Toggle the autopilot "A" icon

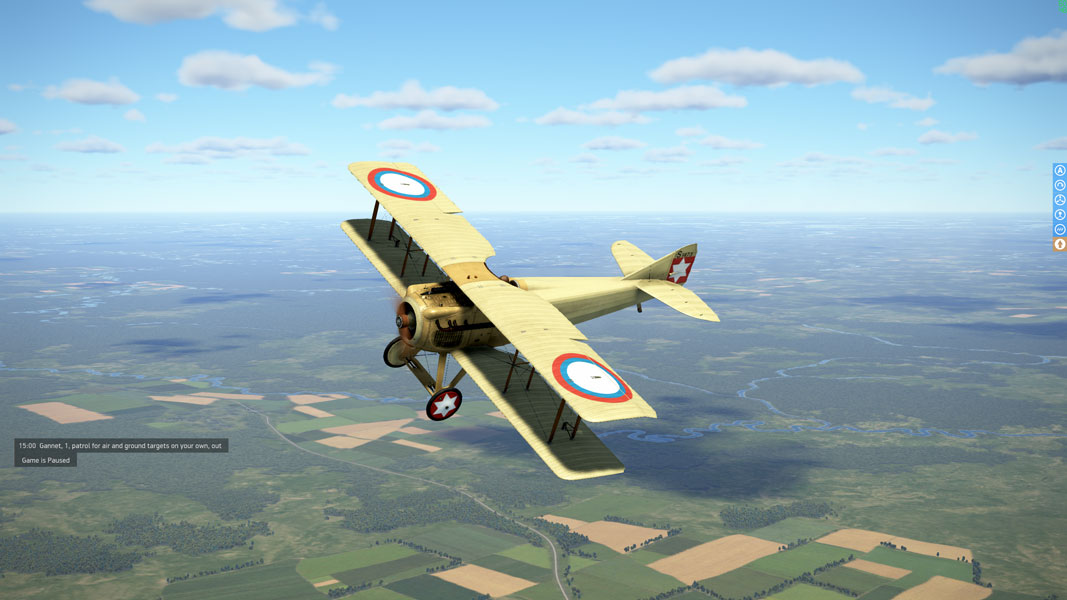pos(1060,171)
